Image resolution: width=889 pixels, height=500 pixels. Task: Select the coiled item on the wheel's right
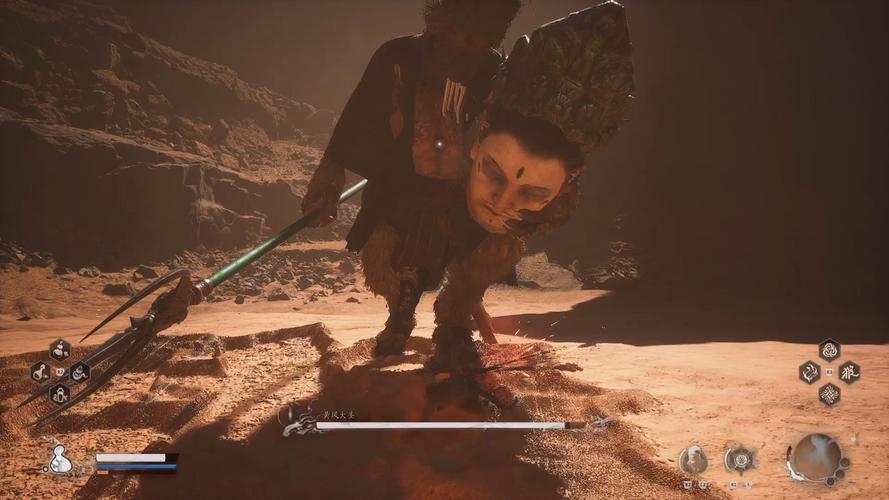click(x=79, y=372)
